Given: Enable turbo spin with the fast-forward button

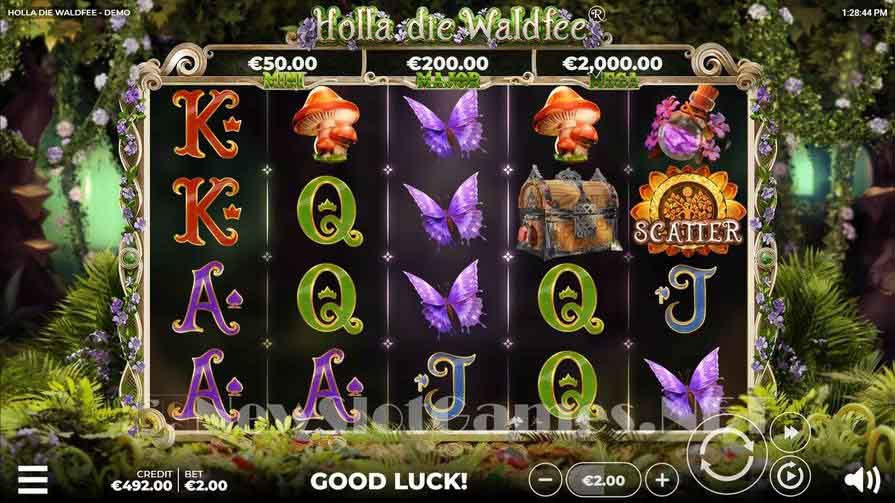Looking at the screenshot, I should point(789,431).
